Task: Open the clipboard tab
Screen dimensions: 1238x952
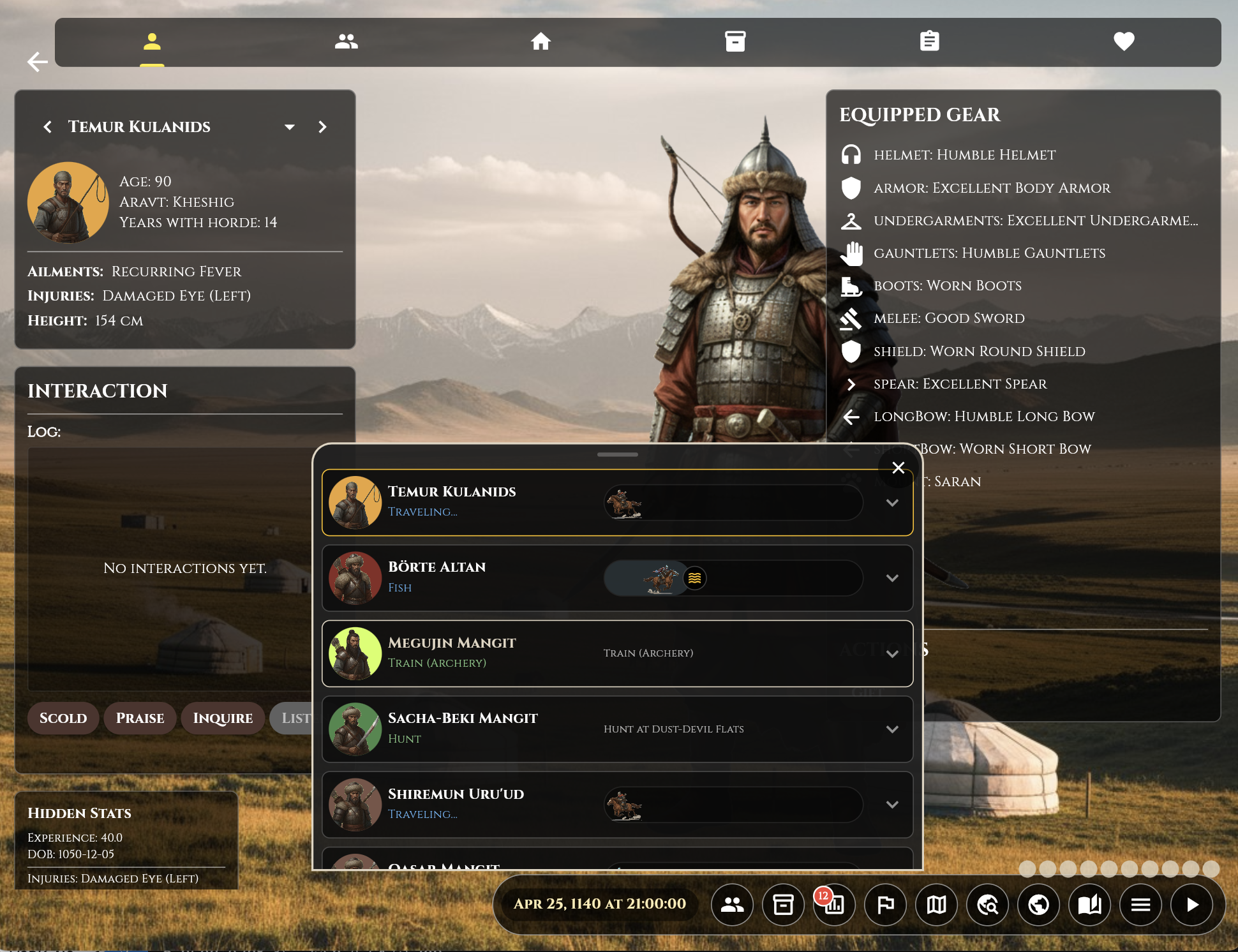Action: pos(929,41)
